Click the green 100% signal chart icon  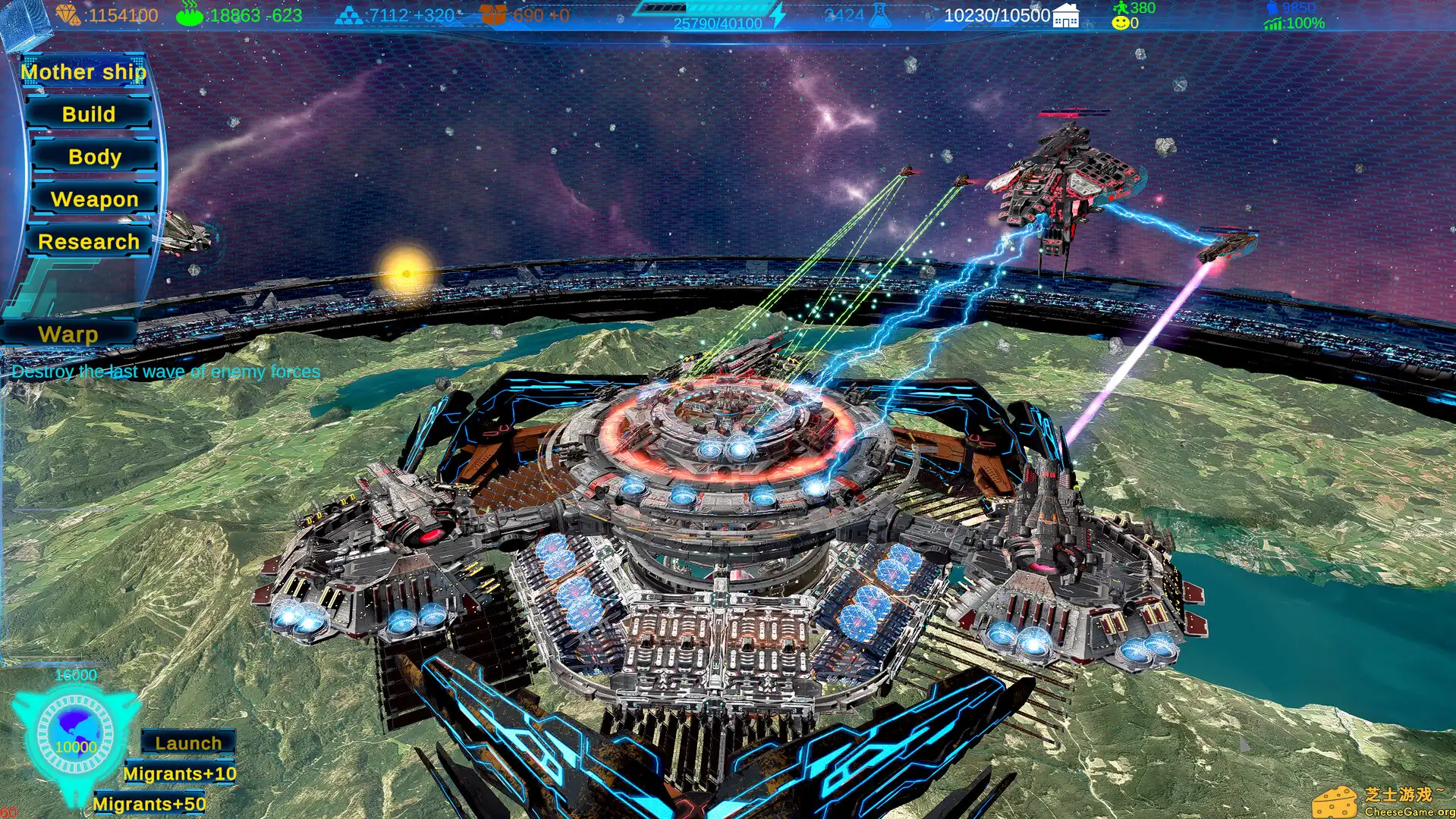pyautogui.click(x=1272, y=24)
